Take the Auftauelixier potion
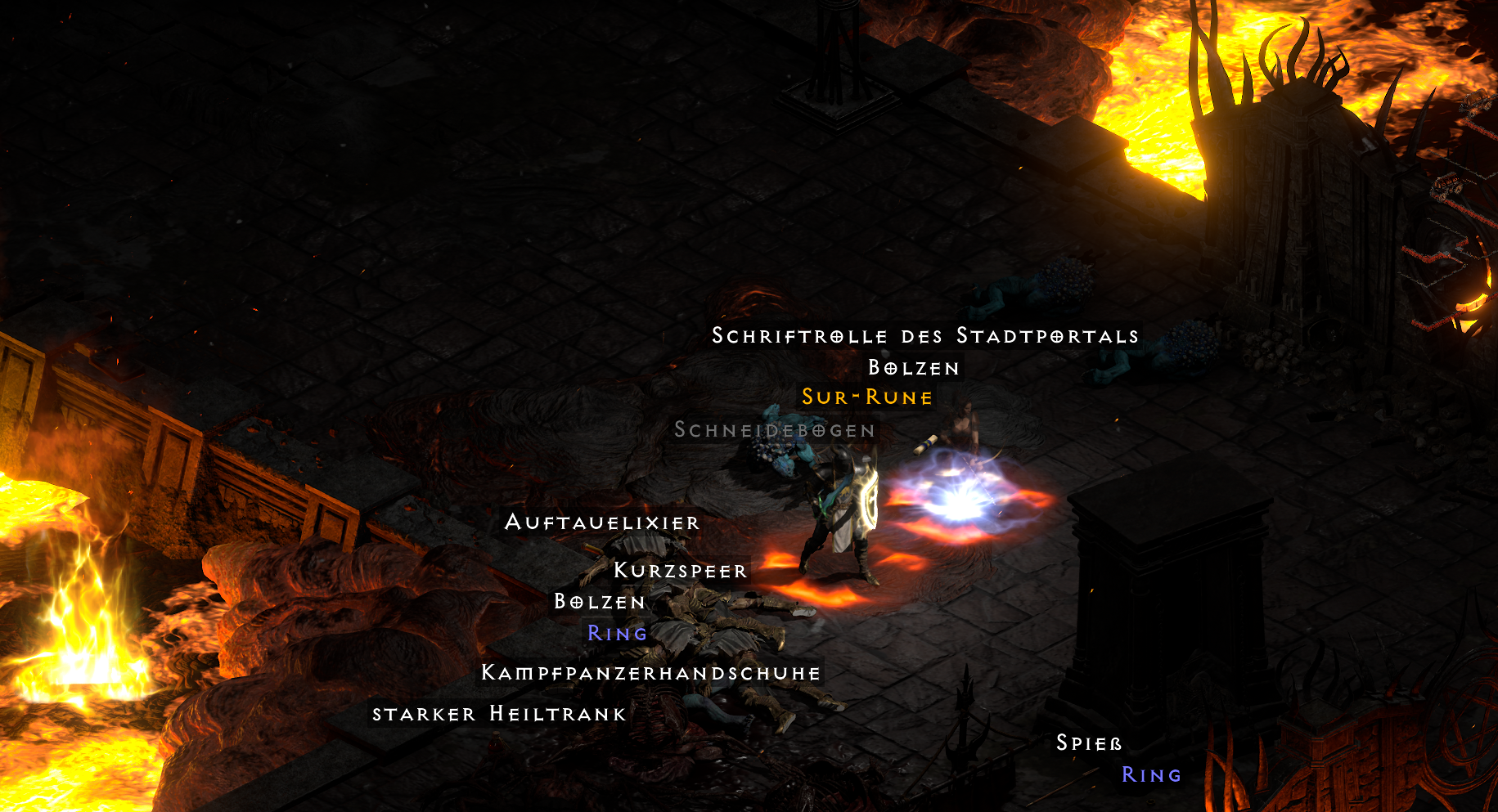 [602, 523]
